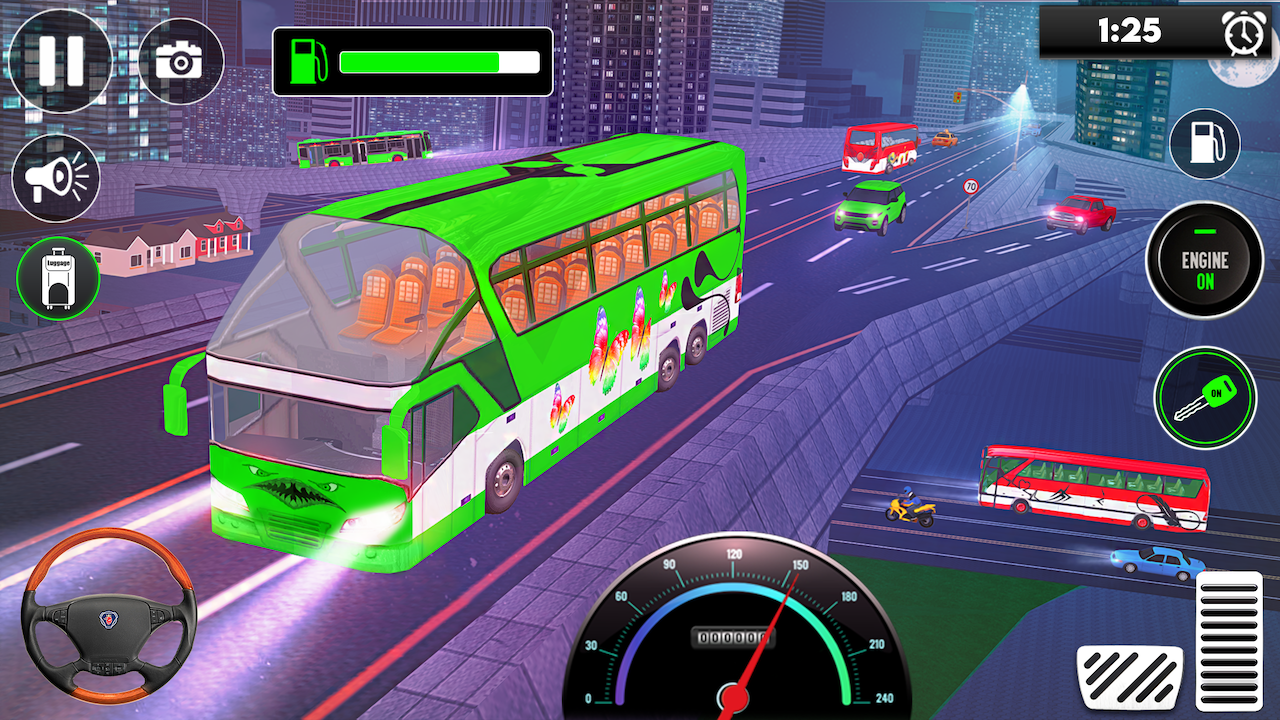Select the fuel station icon on right sidebar
This screenshot has height=720, width=1280.
tap(1204, 144)
